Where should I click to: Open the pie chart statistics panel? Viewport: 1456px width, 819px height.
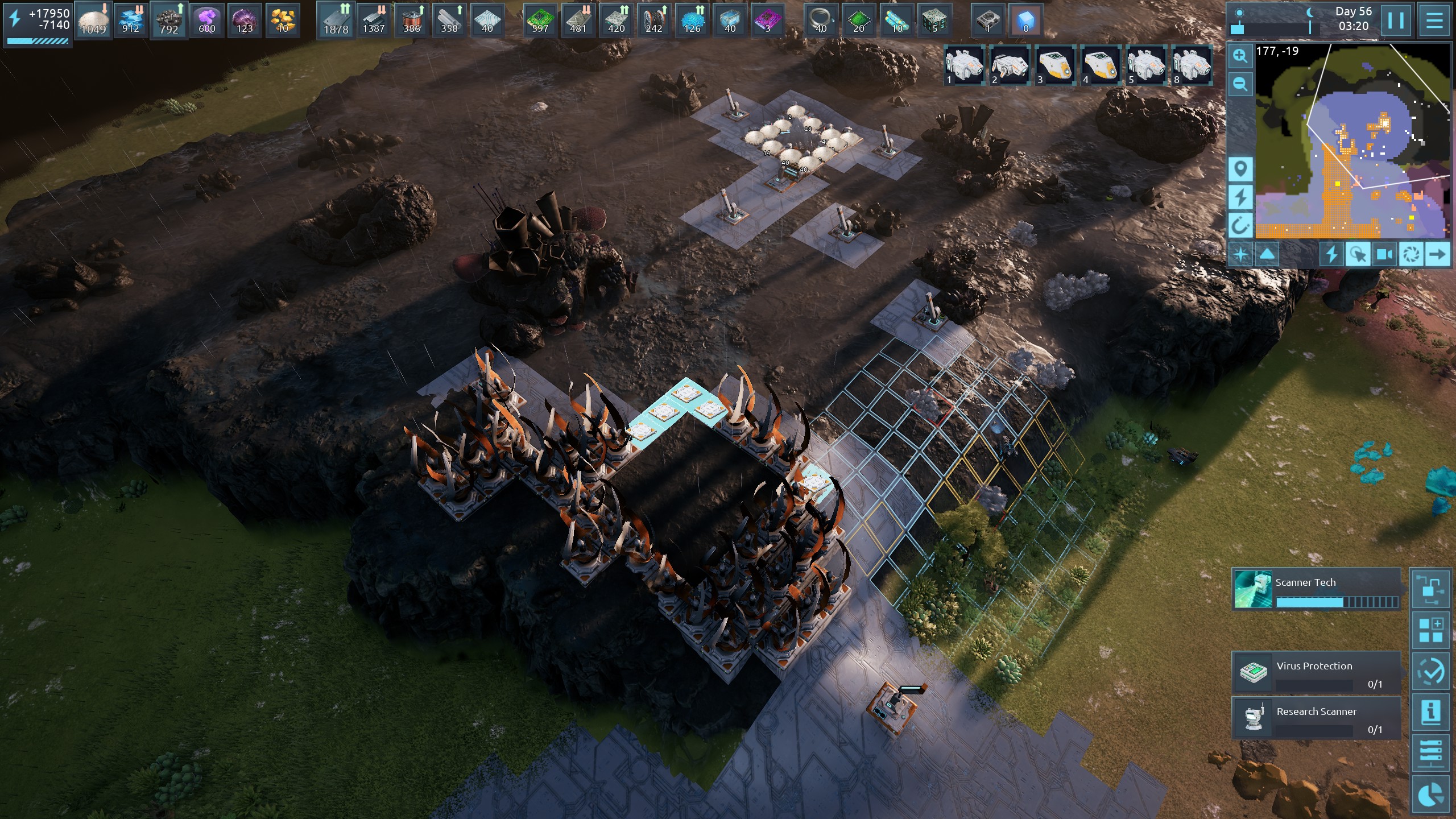1430,795
